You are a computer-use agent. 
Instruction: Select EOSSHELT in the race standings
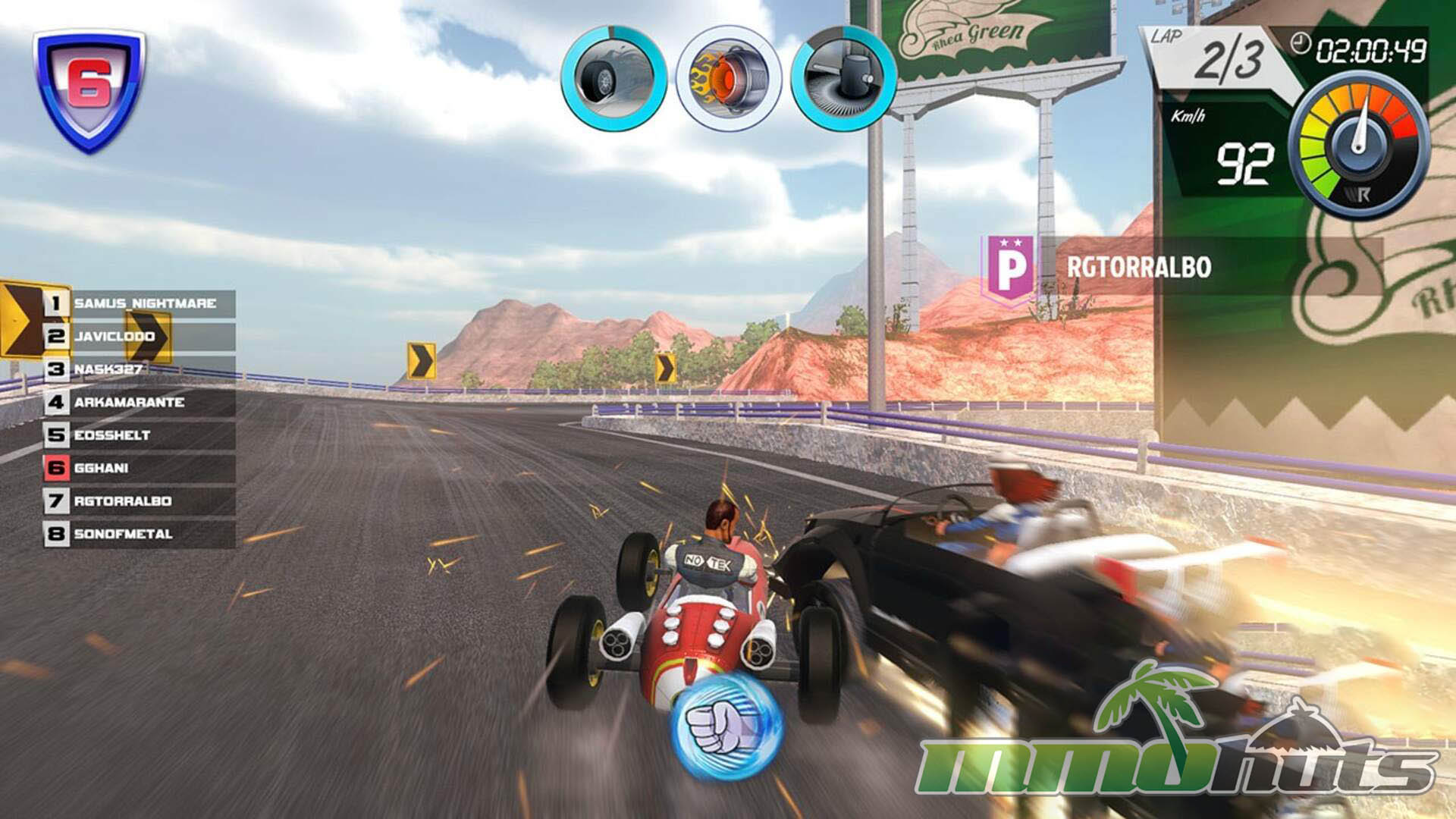click(x=140, y=435)
